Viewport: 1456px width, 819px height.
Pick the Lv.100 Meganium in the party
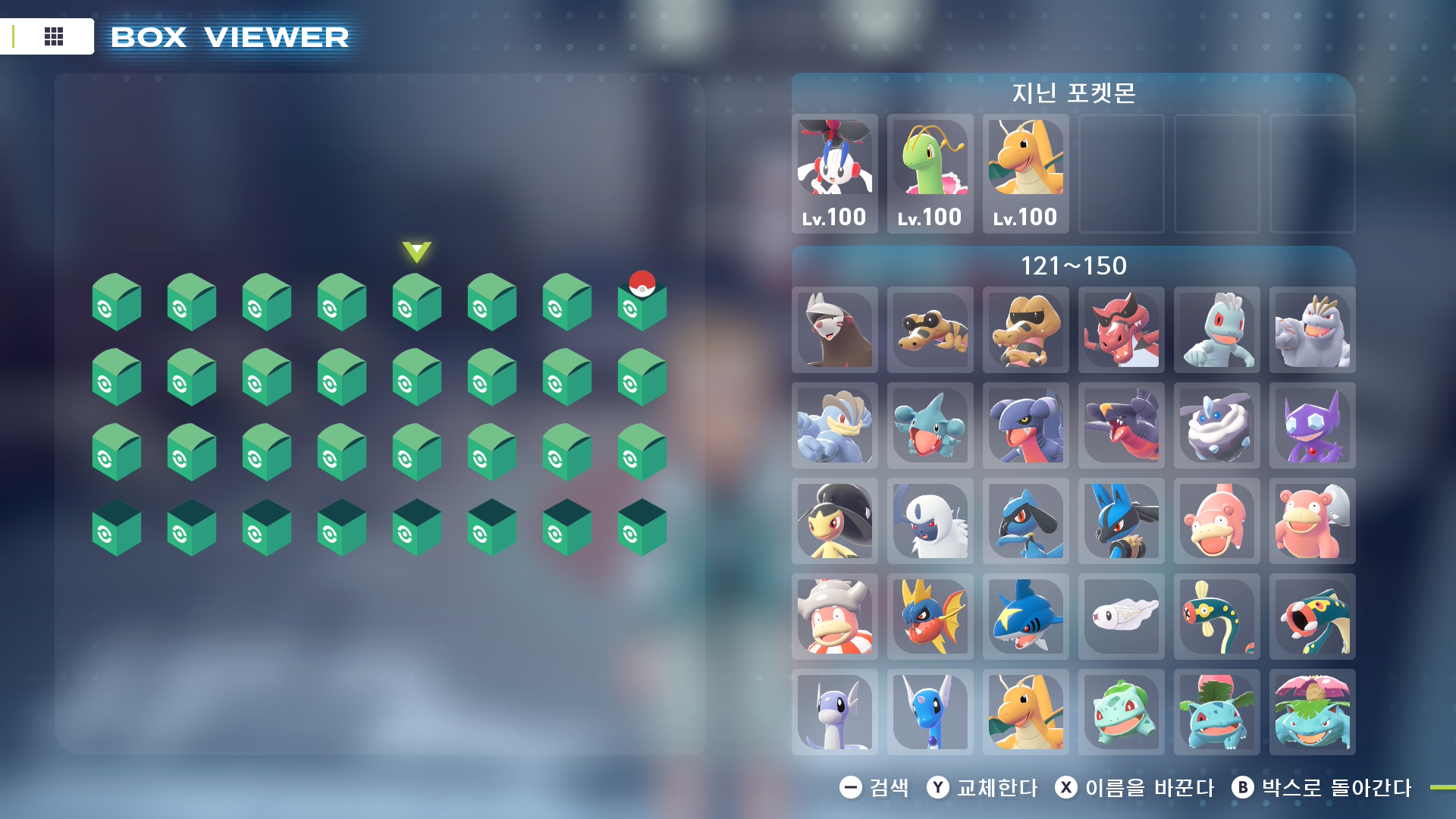click(930, 173)
